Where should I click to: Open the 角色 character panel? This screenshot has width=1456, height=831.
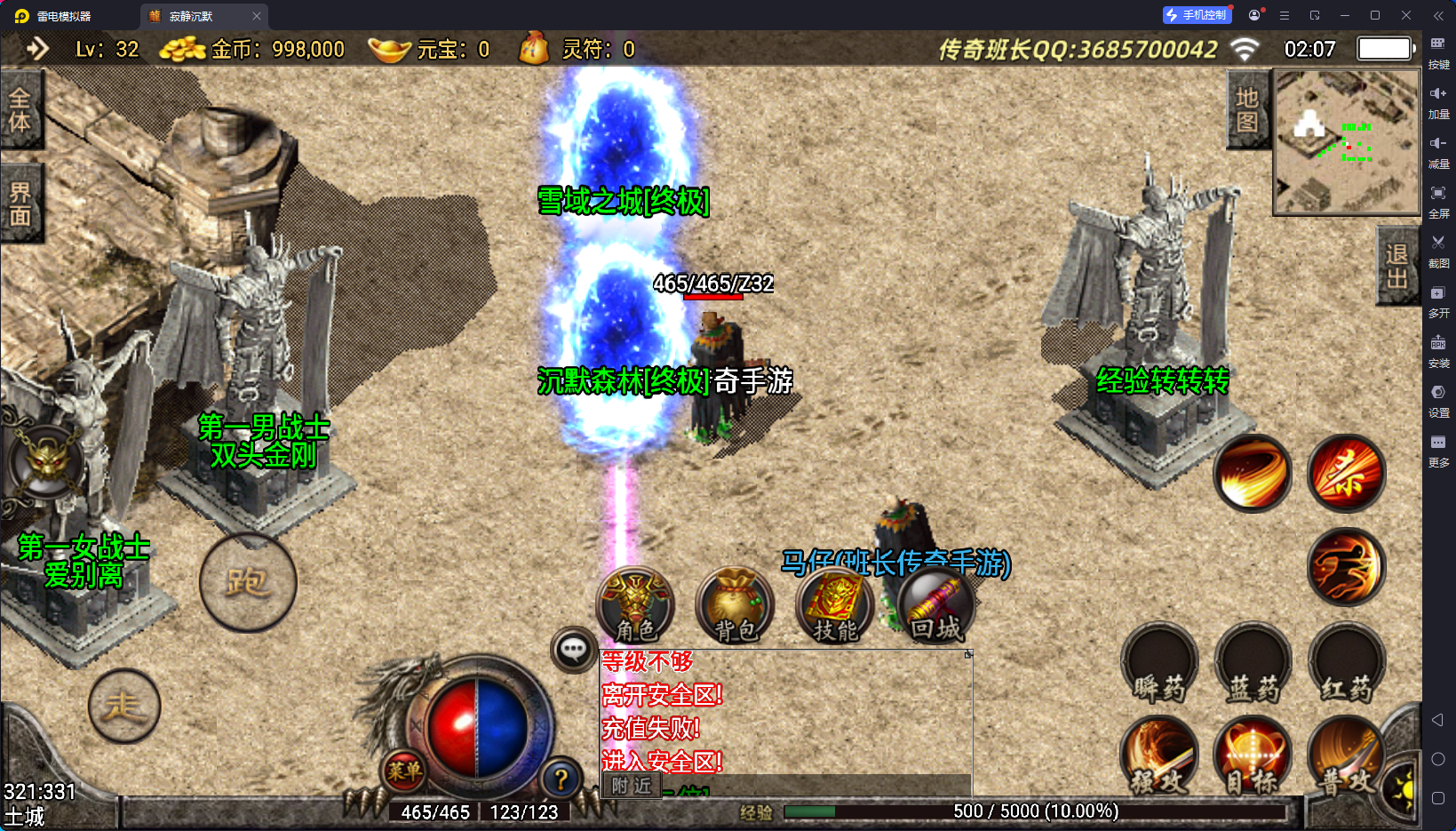click(x=636, y=606)
